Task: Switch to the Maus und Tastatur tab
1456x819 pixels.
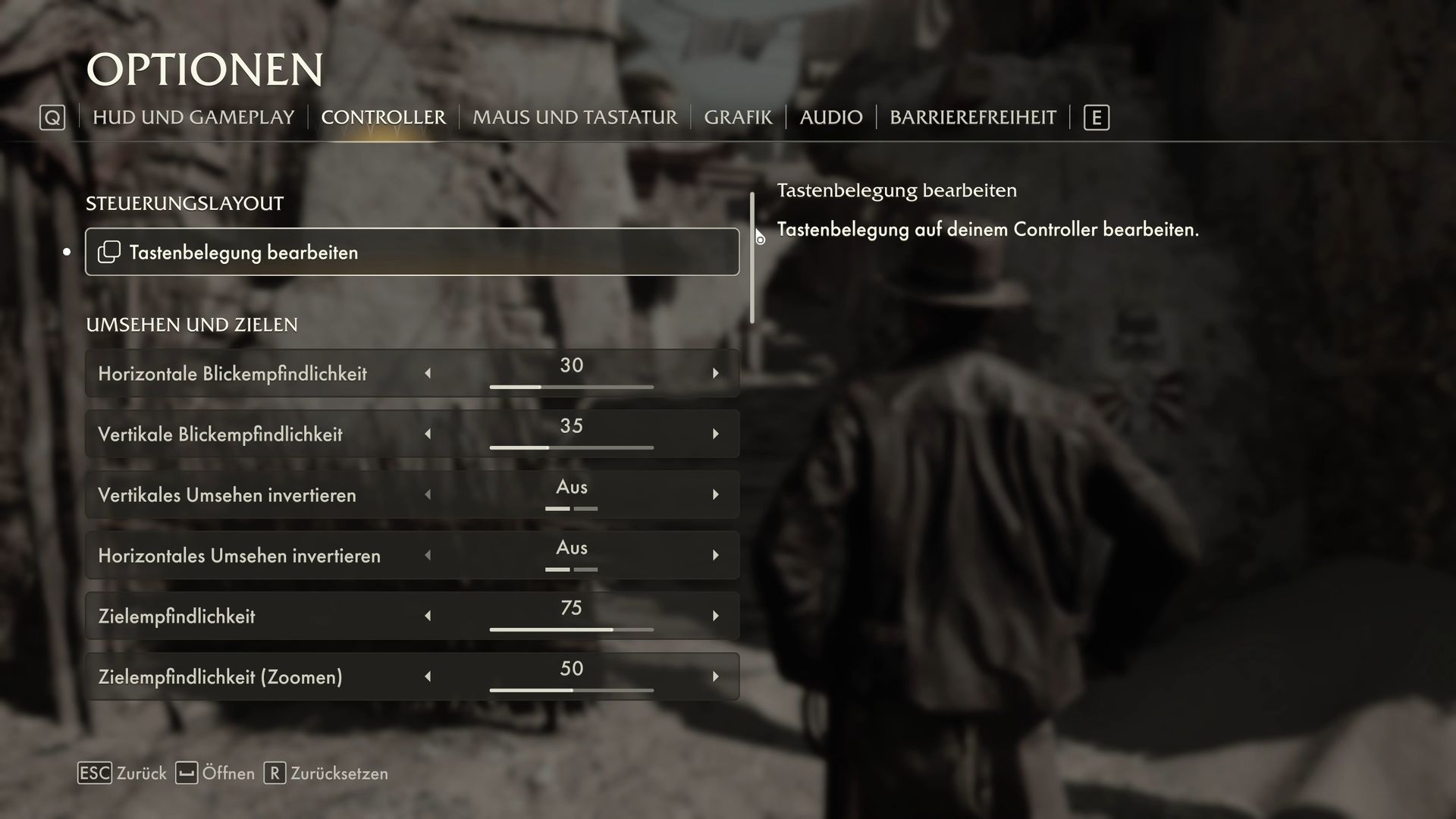Action: click(575, 118)
